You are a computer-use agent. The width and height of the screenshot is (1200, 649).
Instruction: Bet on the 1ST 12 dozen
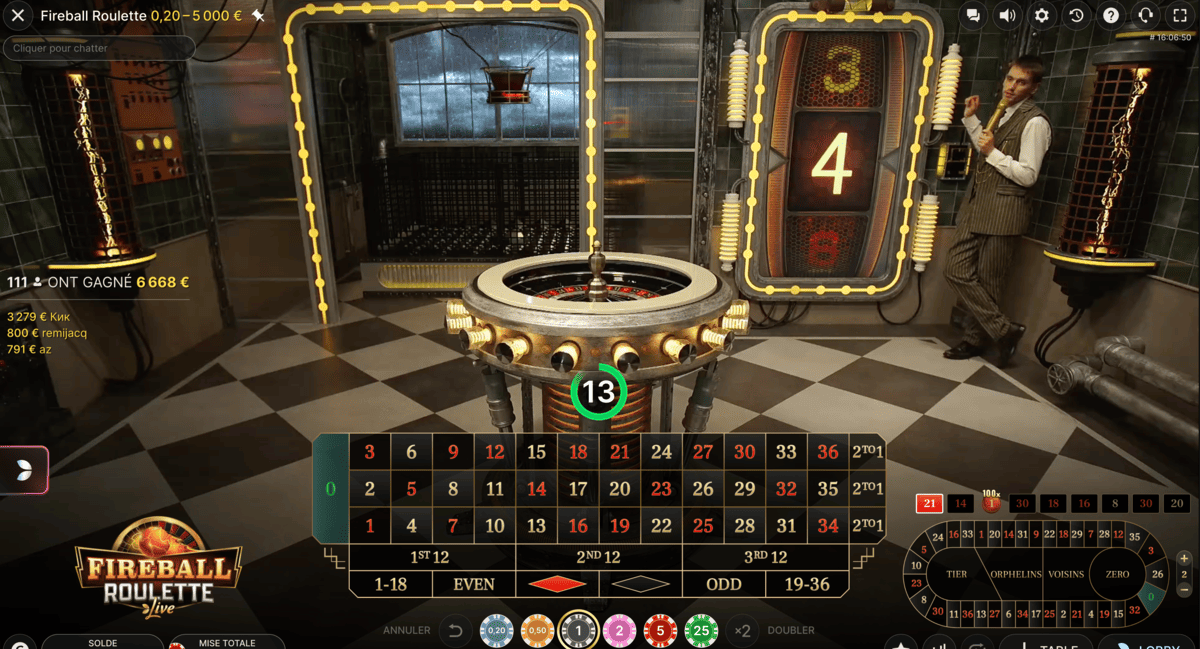click(x=432, y=557)
